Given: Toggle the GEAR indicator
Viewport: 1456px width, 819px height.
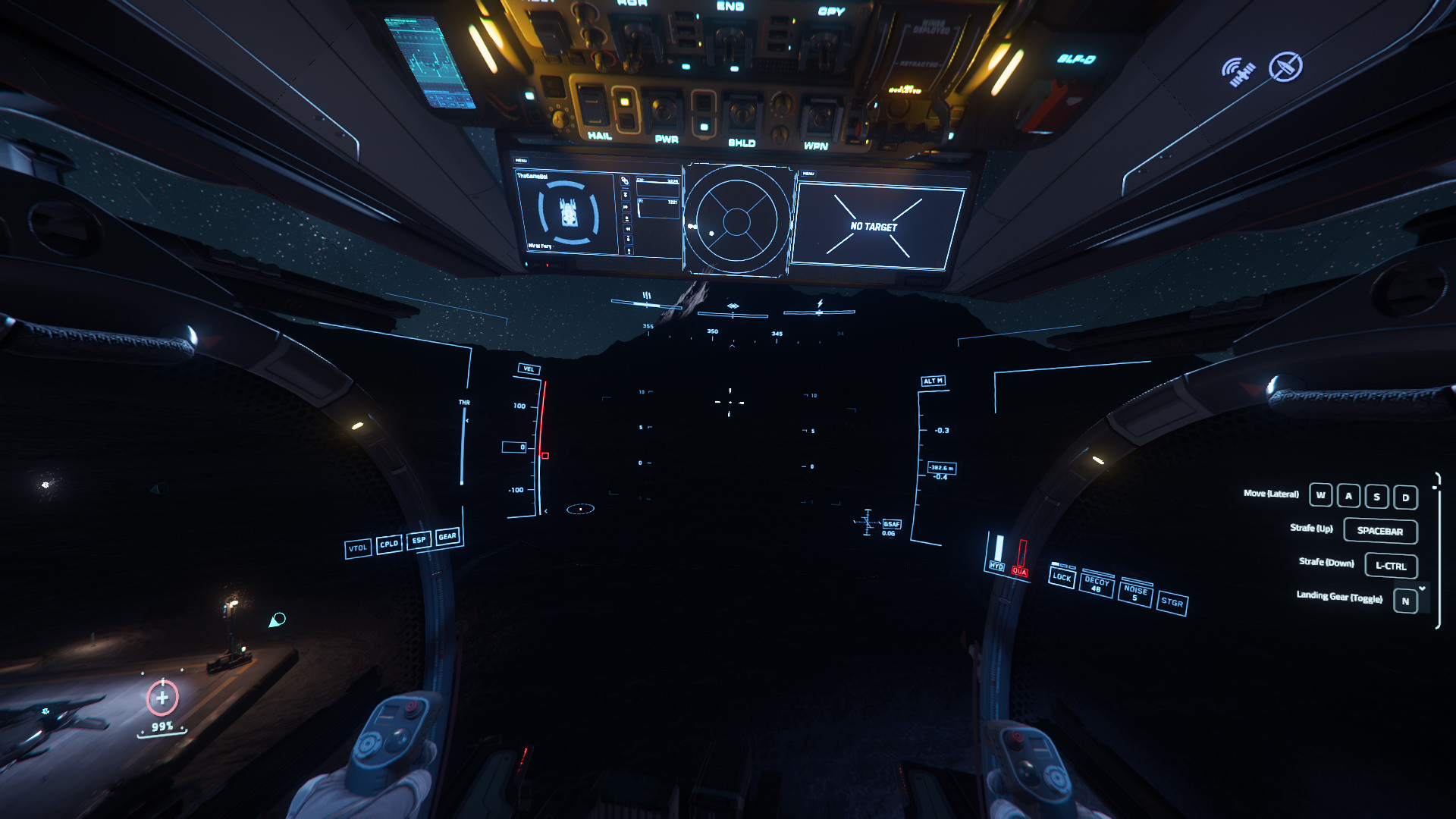Looking at the screenshot, I should [447, 538].
